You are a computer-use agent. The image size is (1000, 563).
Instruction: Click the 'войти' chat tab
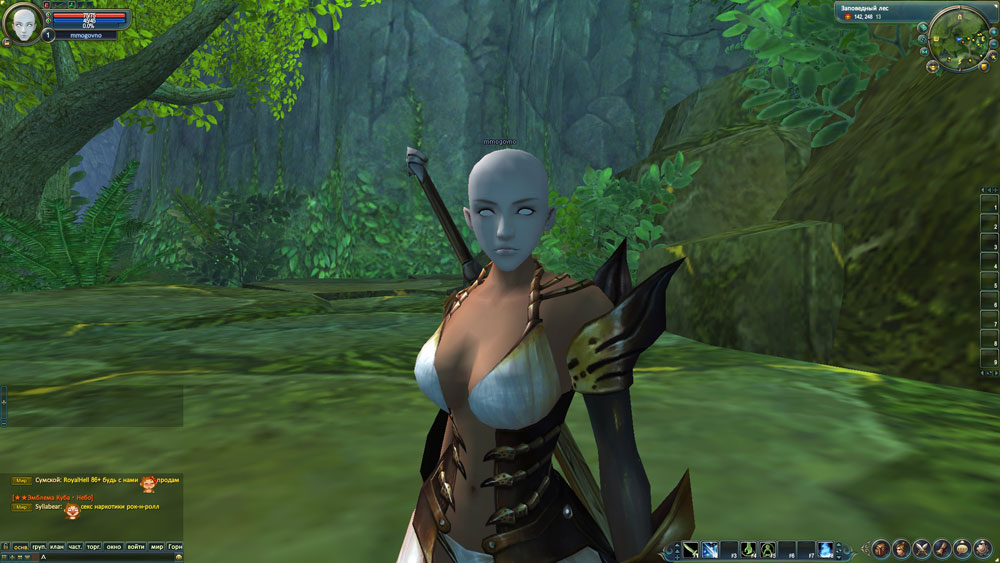coord(136,547)
